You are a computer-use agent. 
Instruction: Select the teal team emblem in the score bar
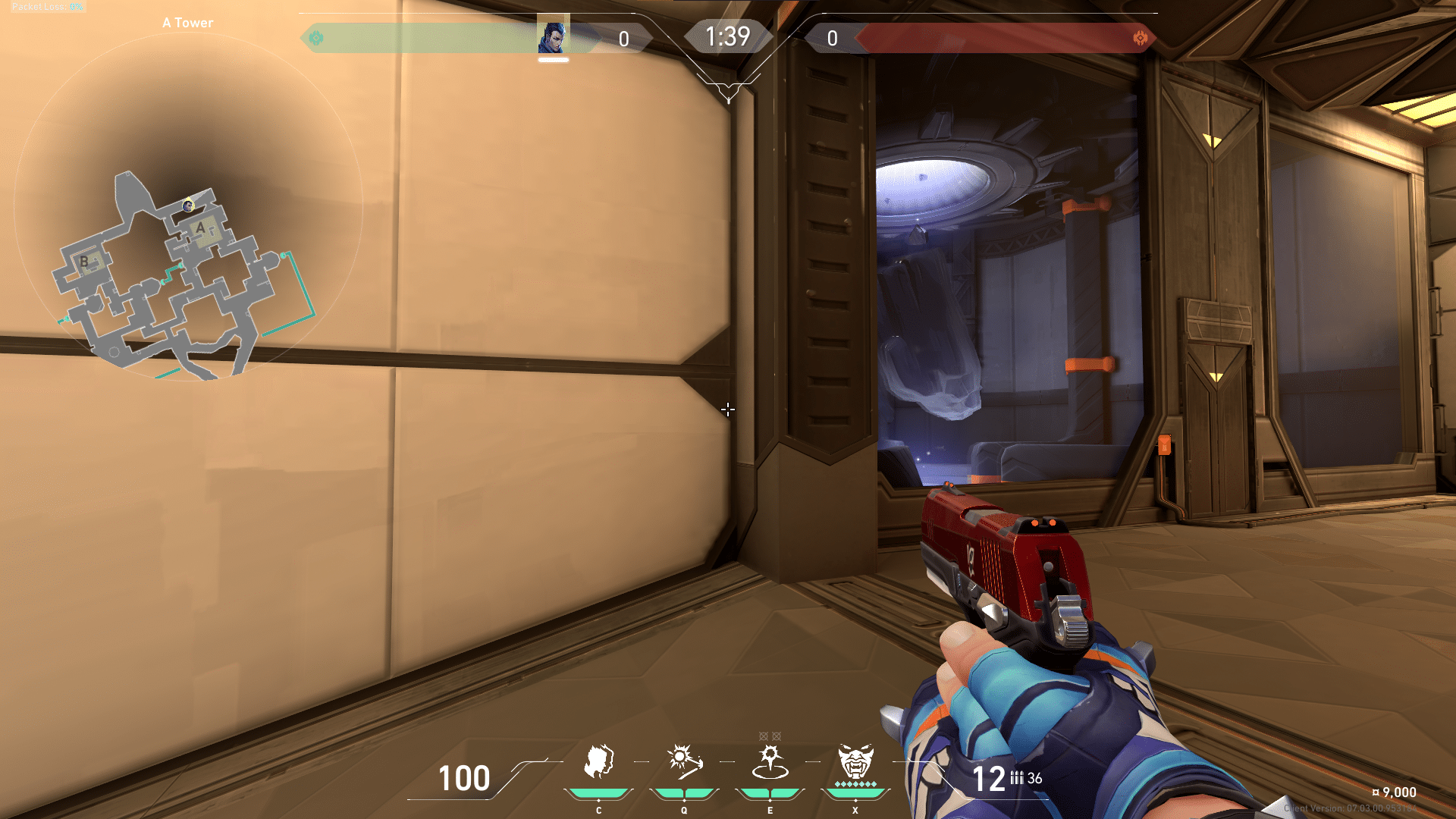[x=316, y=38]
